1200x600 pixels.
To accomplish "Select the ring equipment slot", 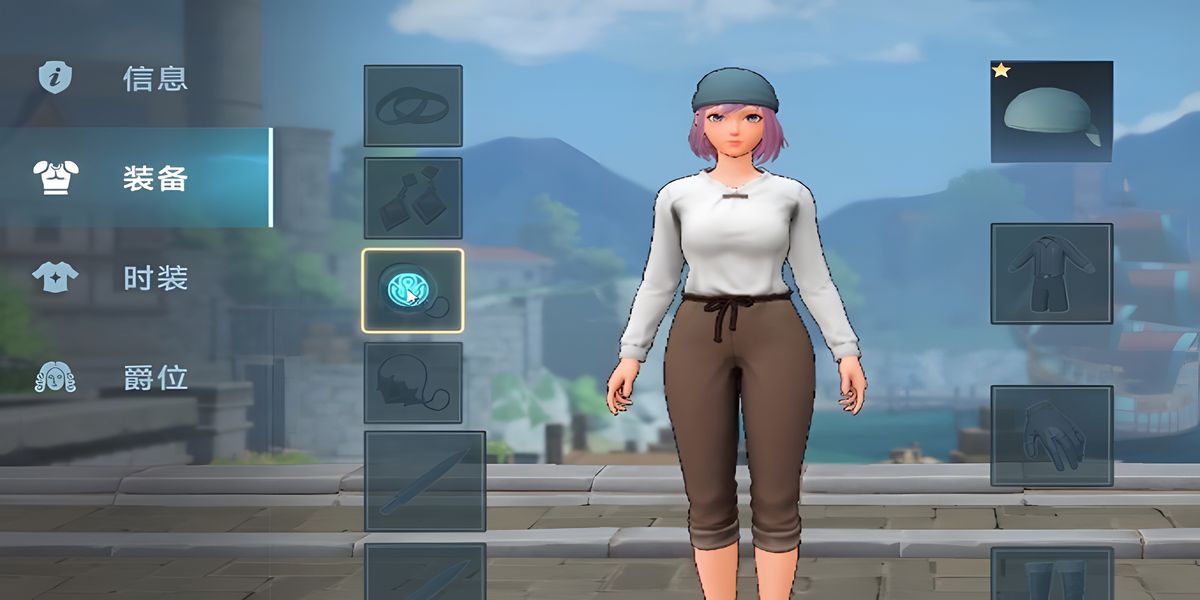I will pyautogui.click(x=413, y=106).
